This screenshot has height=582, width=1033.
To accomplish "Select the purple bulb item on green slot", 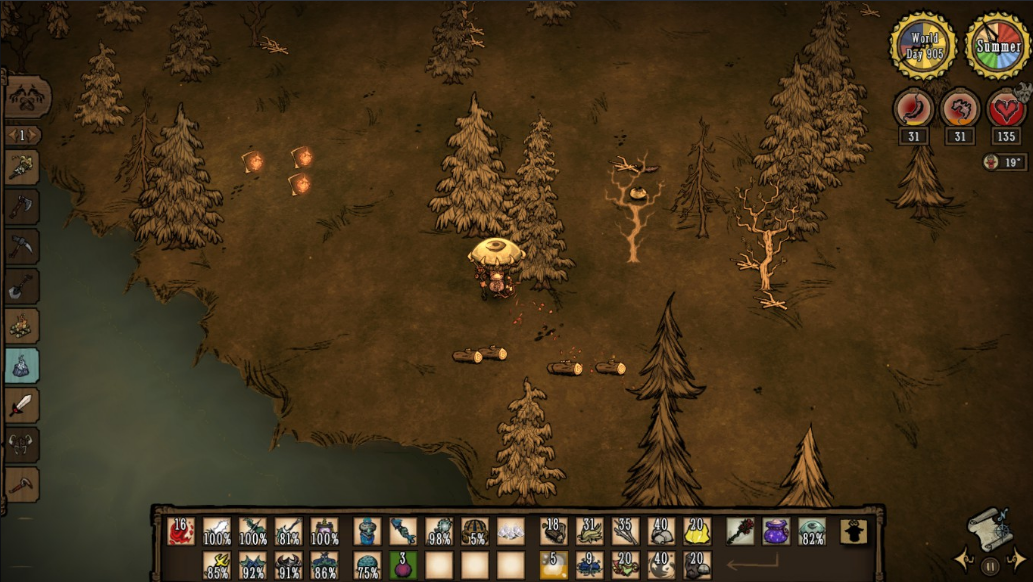I will [x=402, y=566].
